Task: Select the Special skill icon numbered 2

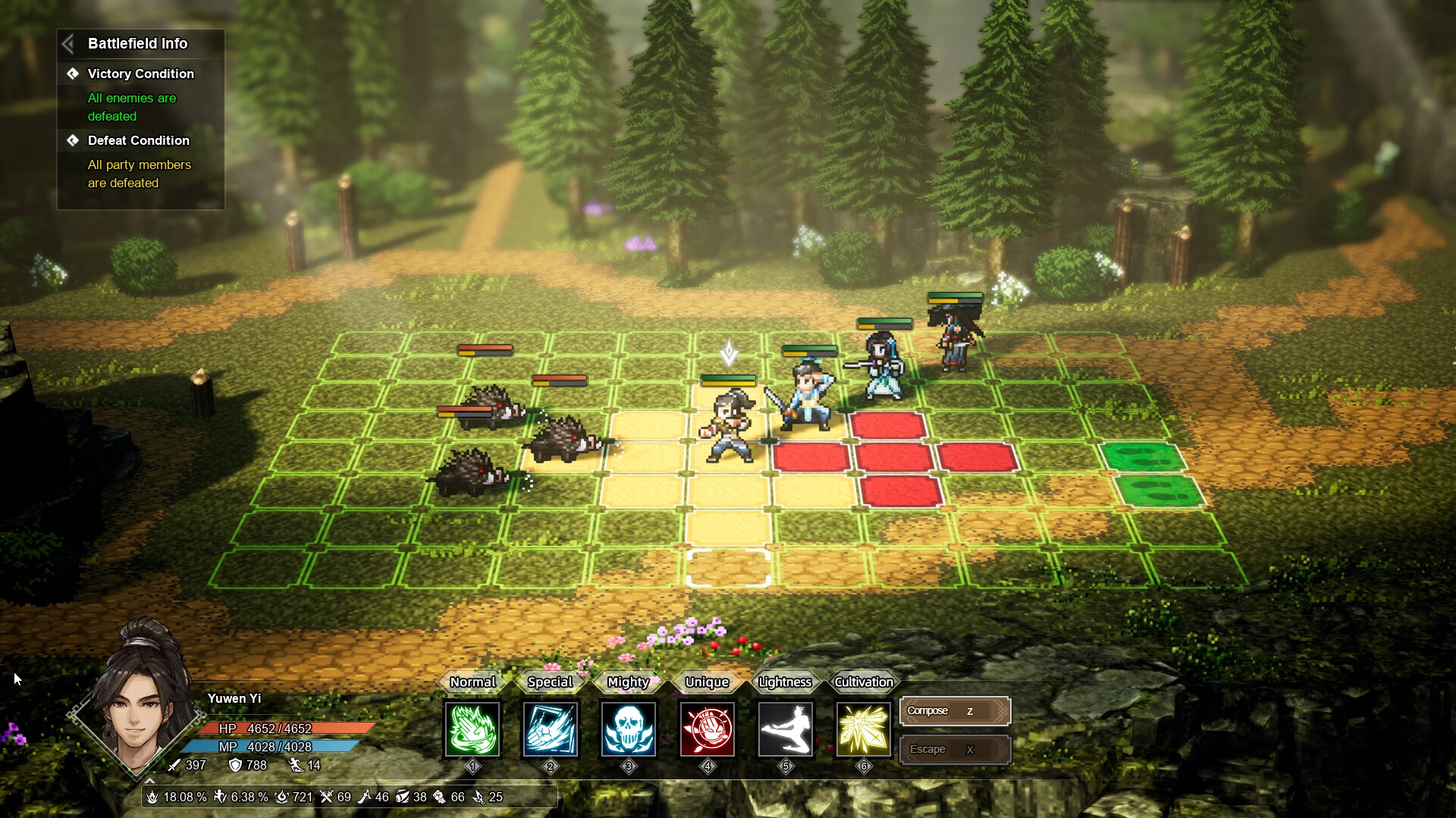Action: pos(551,729)
